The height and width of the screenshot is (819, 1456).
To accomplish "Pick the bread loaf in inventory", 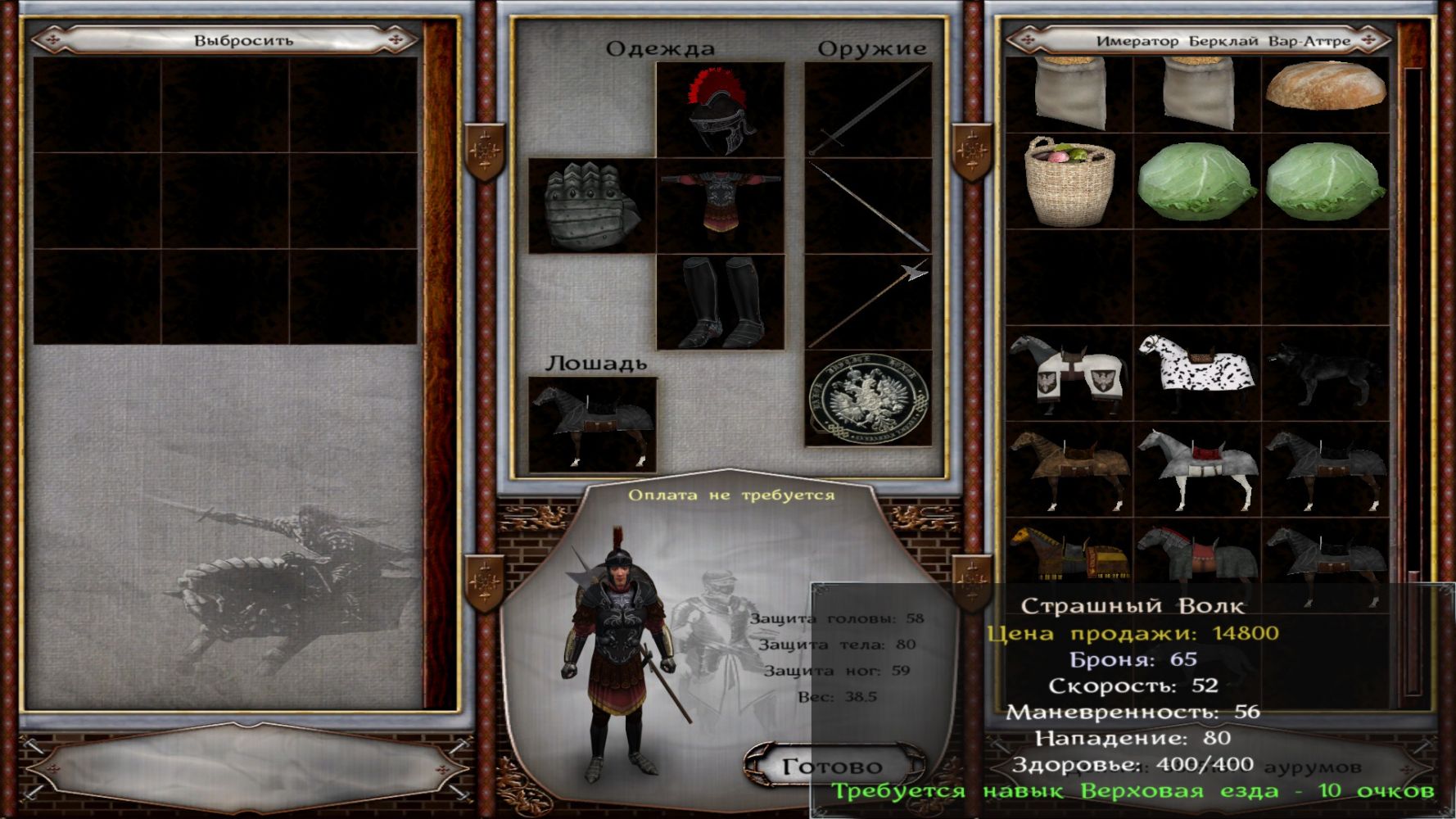I will click(1325, 86).
